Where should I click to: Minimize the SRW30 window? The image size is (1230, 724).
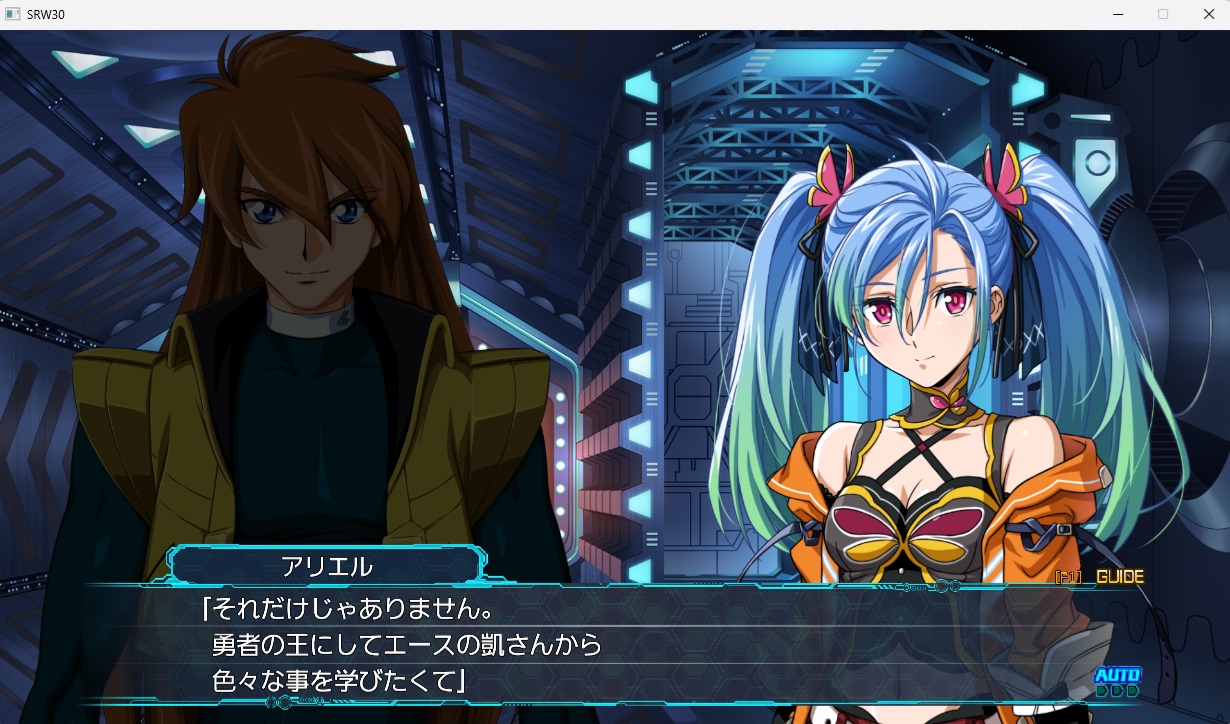click(1117, 14)
